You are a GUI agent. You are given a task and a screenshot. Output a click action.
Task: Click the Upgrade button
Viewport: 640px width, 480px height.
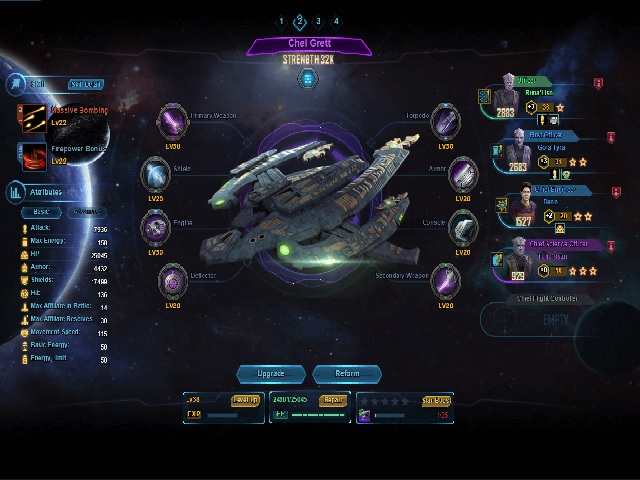coord(271,374)
